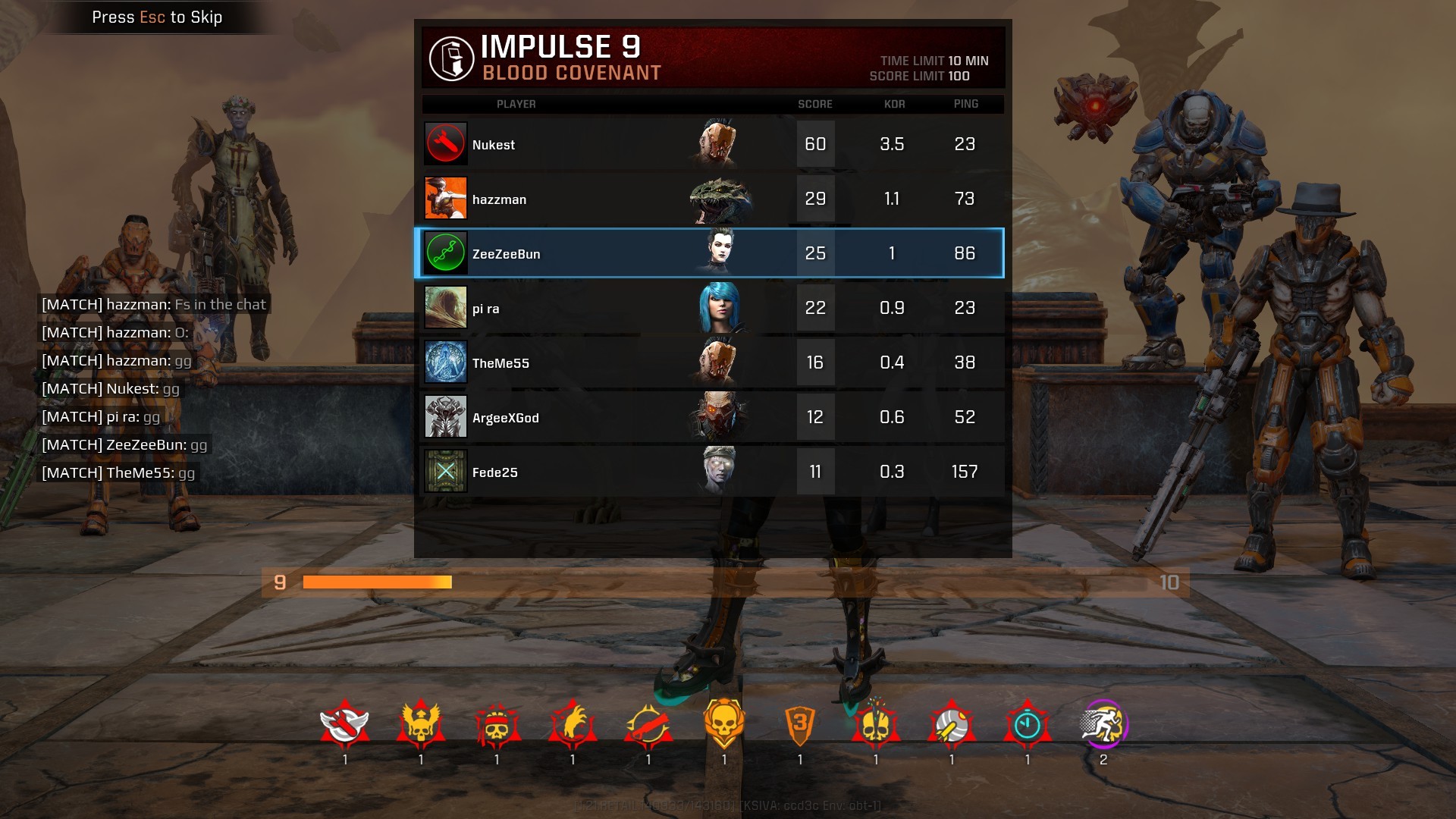The height and width of the screenshot is (819, 1456).
Task: Click the skull with red bandana medal
Action: pos(496,724)
